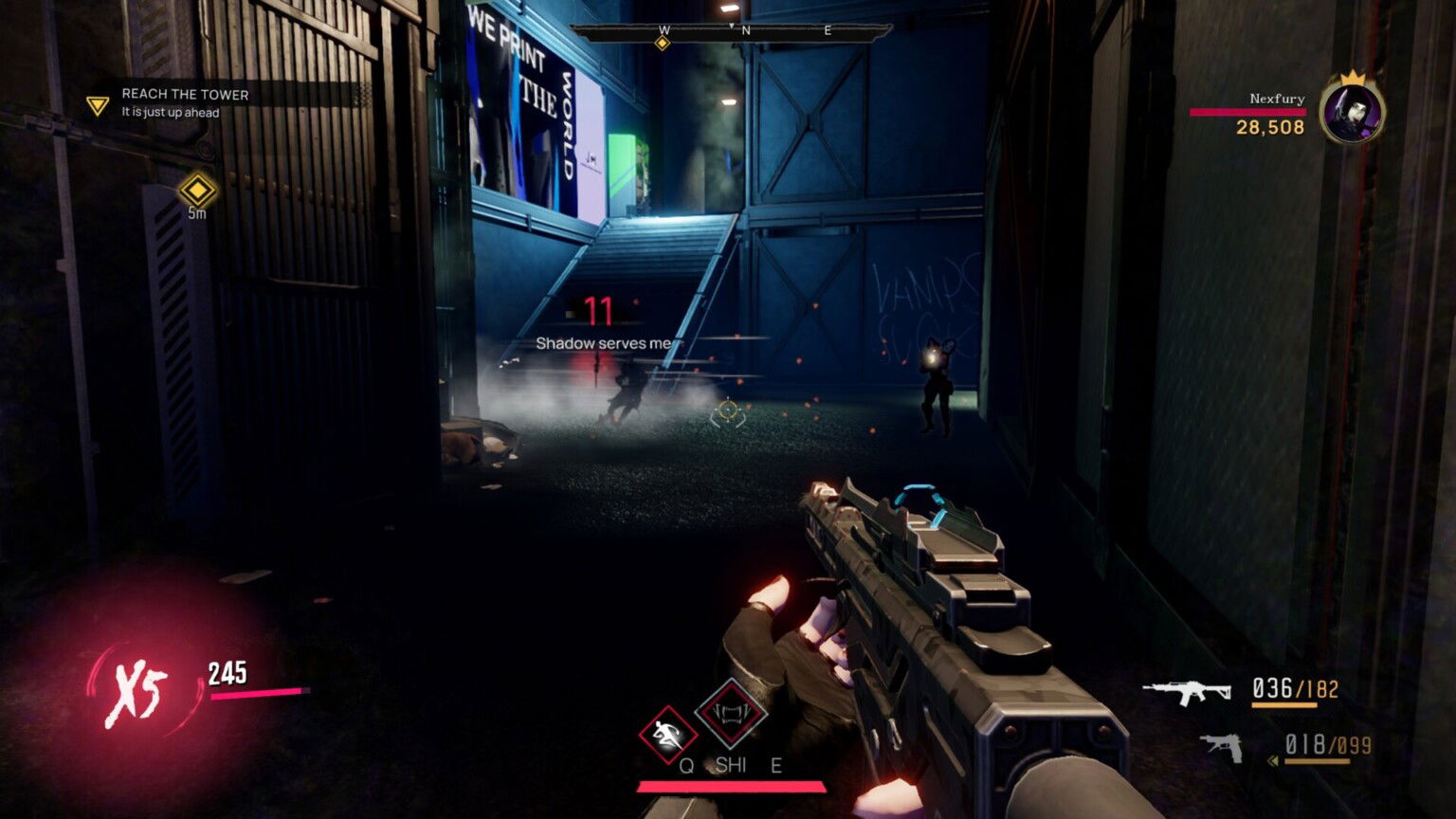Viewport: 1456px width, 819px height.
Task: Click the Shadow serves me message text
Action: [x=605, y=341]
